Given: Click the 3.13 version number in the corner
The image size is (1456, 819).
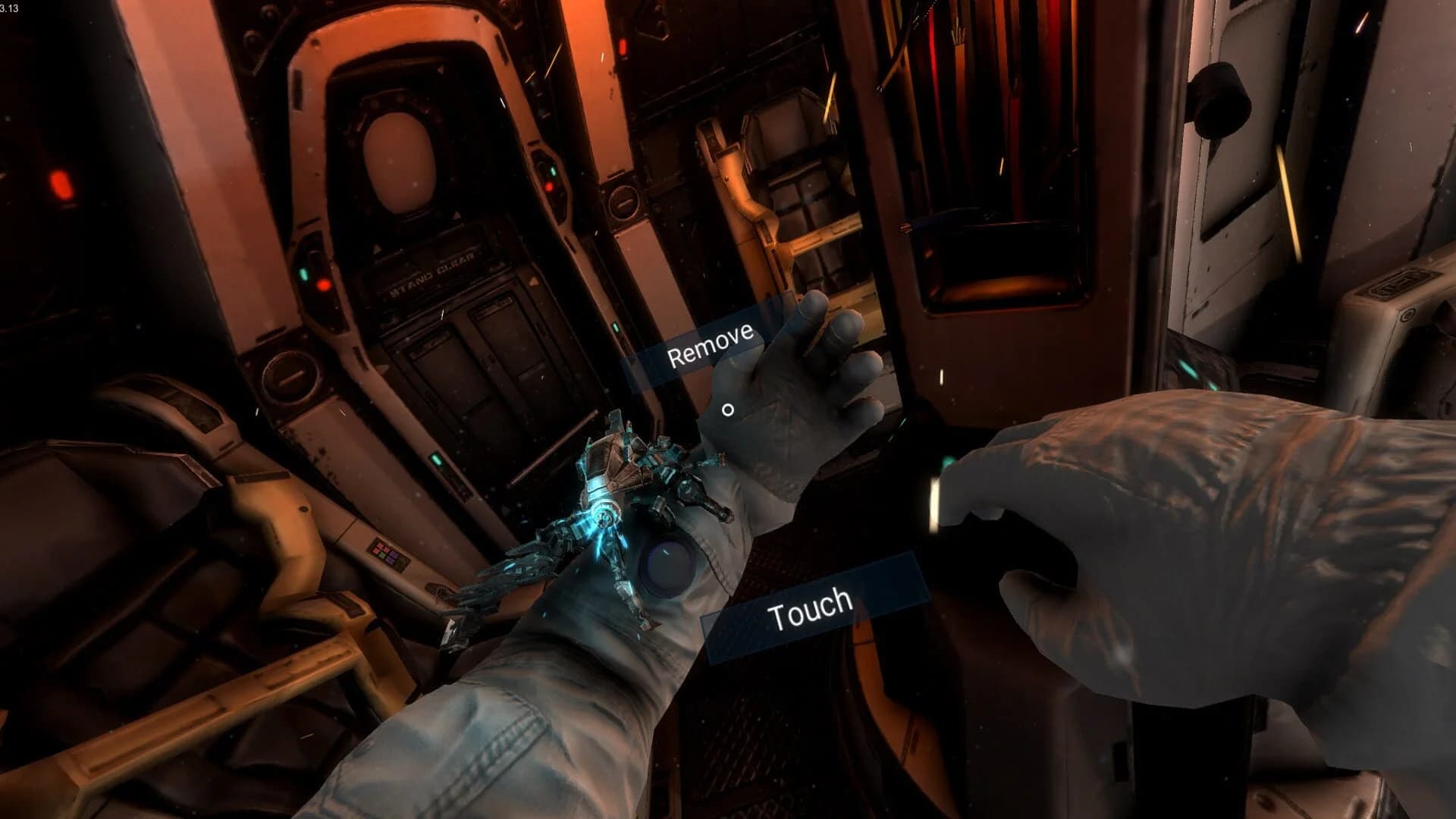Looking at the screenshot, I should (x=11, y=8).
